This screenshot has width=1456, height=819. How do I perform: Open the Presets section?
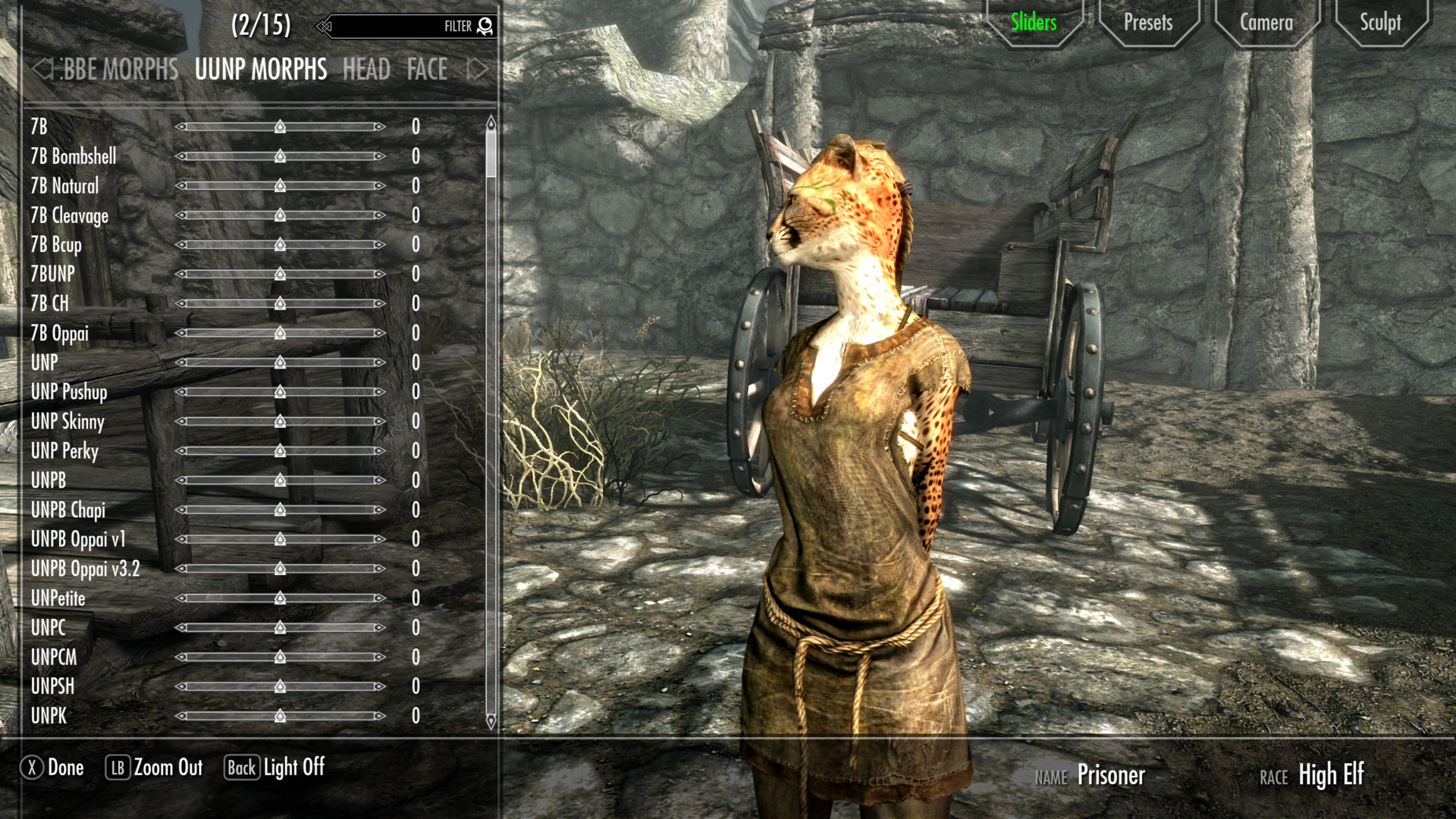[1147, 23]
